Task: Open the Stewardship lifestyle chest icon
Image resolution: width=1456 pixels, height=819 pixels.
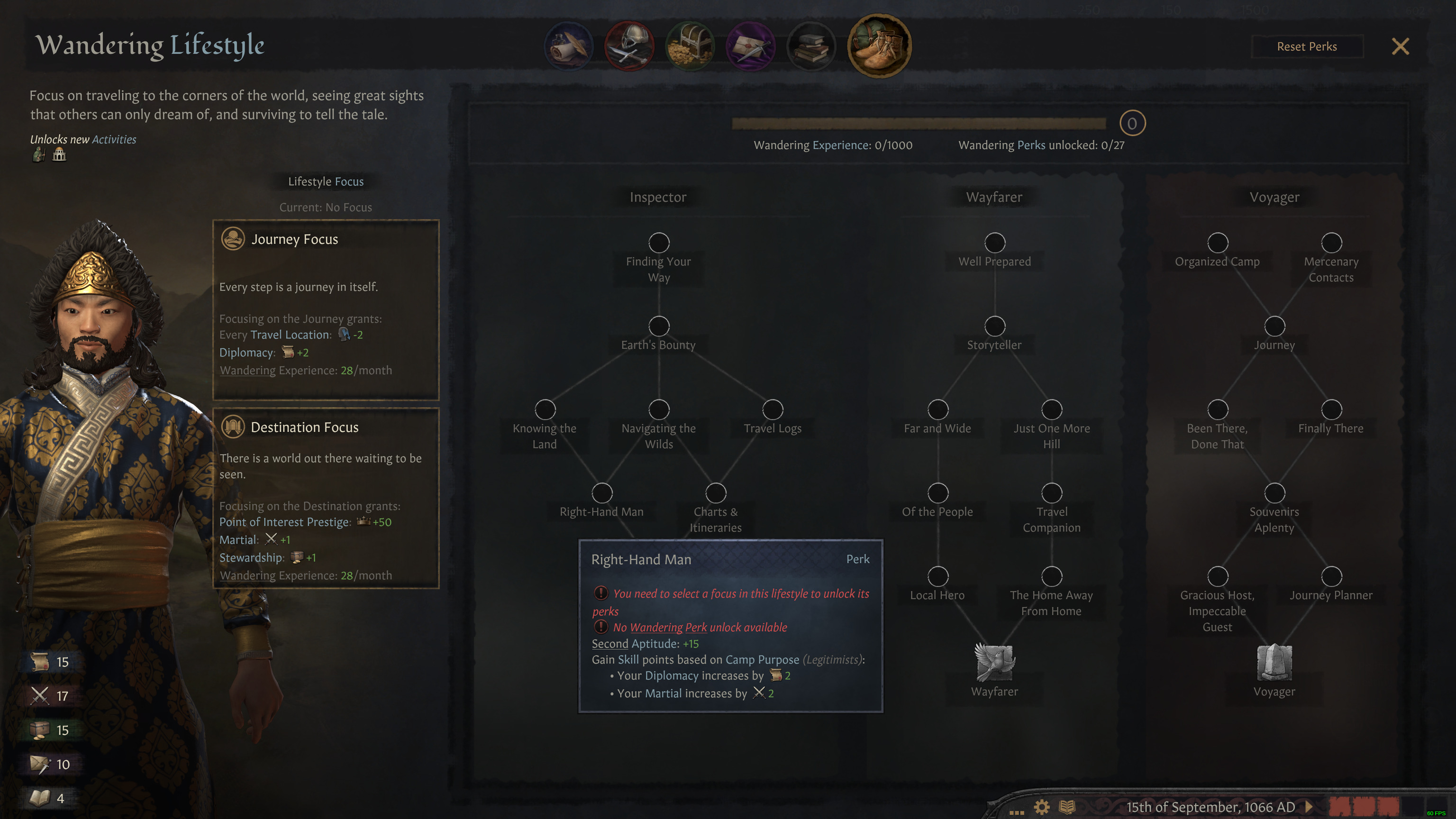Action: (x=690, y=46)
